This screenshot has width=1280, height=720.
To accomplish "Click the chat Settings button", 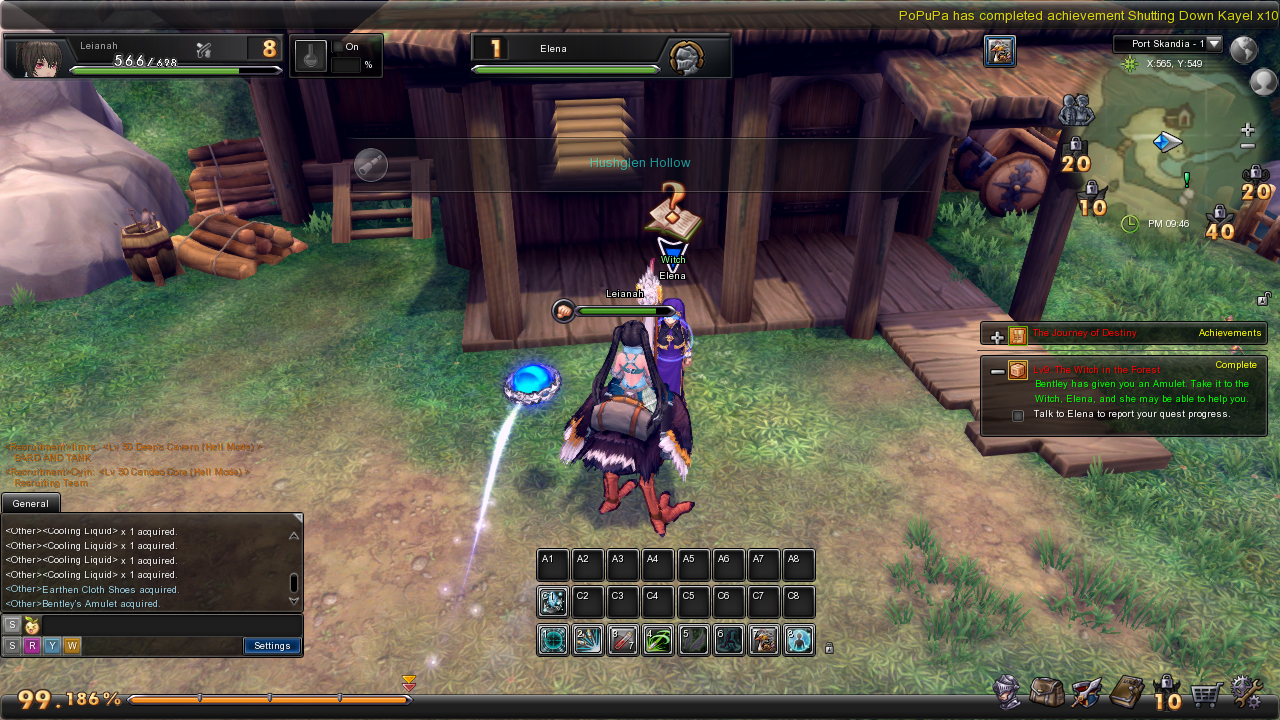I will pyautogui.click(x=272, y=646).
